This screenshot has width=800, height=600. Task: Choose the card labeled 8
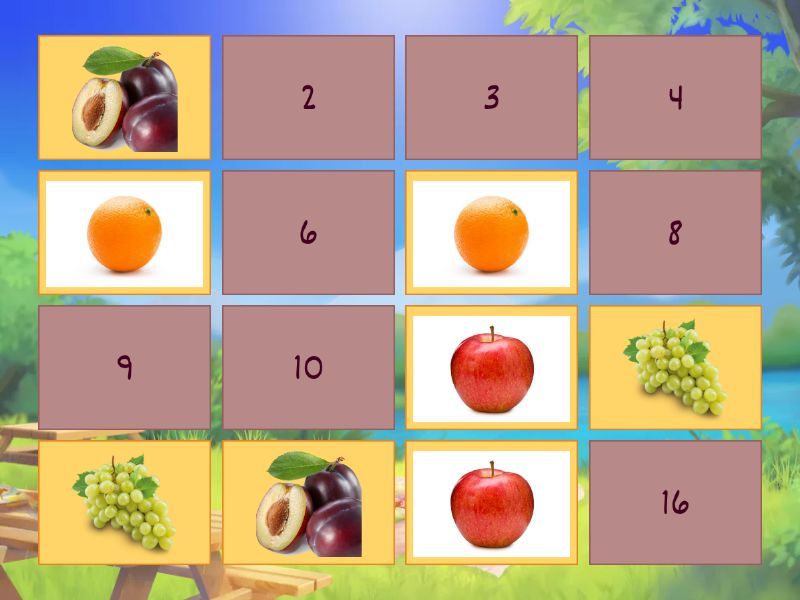point(675,233)
